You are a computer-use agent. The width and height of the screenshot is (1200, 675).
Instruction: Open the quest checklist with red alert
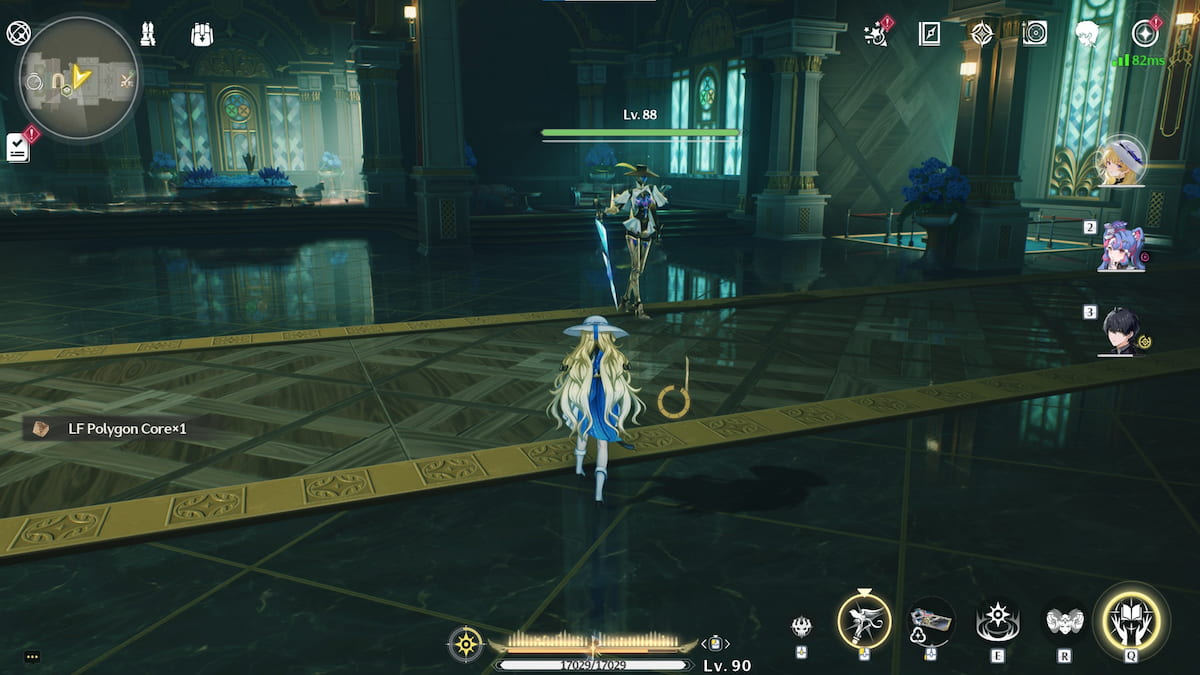click(18, 146)
